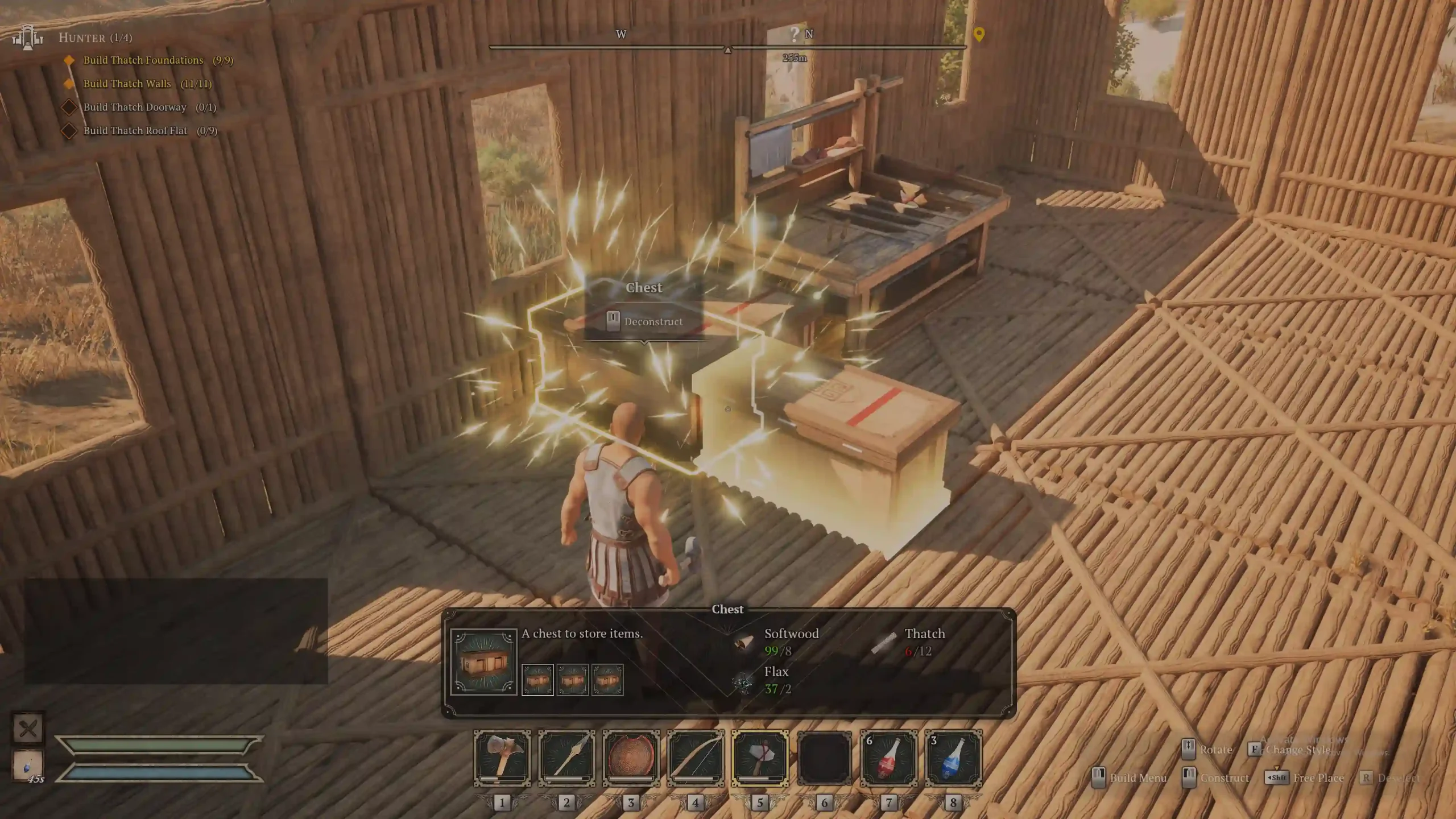Screen dimensions: 1456x819
Task: Select the Build Thatch Roof Flat objective
Action: (135, 130)
